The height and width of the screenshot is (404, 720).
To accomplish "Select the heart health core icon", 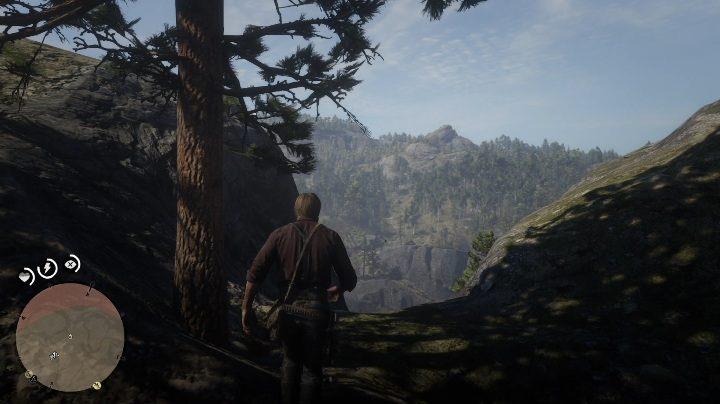I will click(x=26, y=275).
